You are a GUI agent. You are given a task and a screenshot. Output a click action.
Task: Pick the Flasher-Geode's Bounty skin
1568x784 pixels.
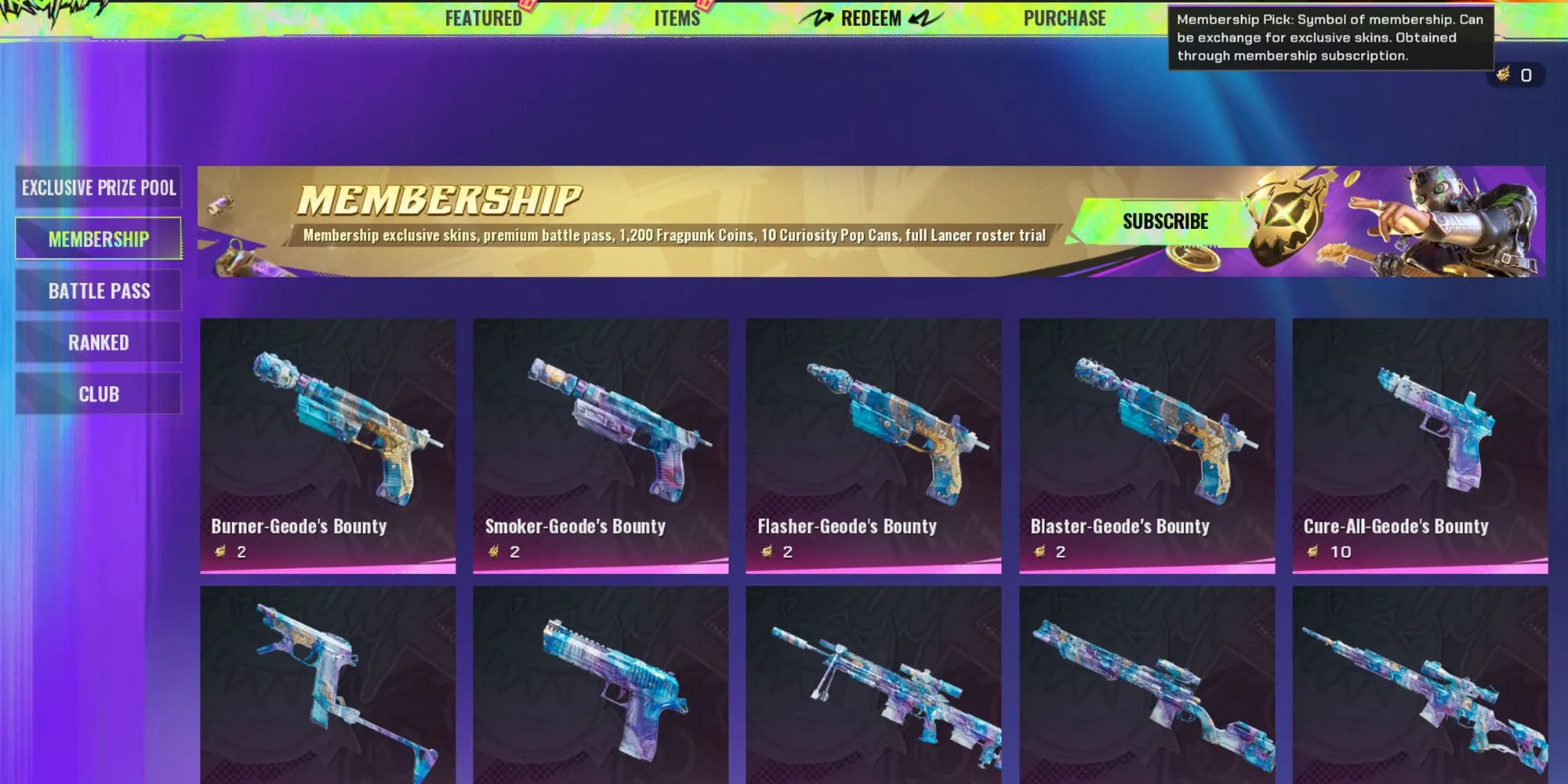(873, 445)
